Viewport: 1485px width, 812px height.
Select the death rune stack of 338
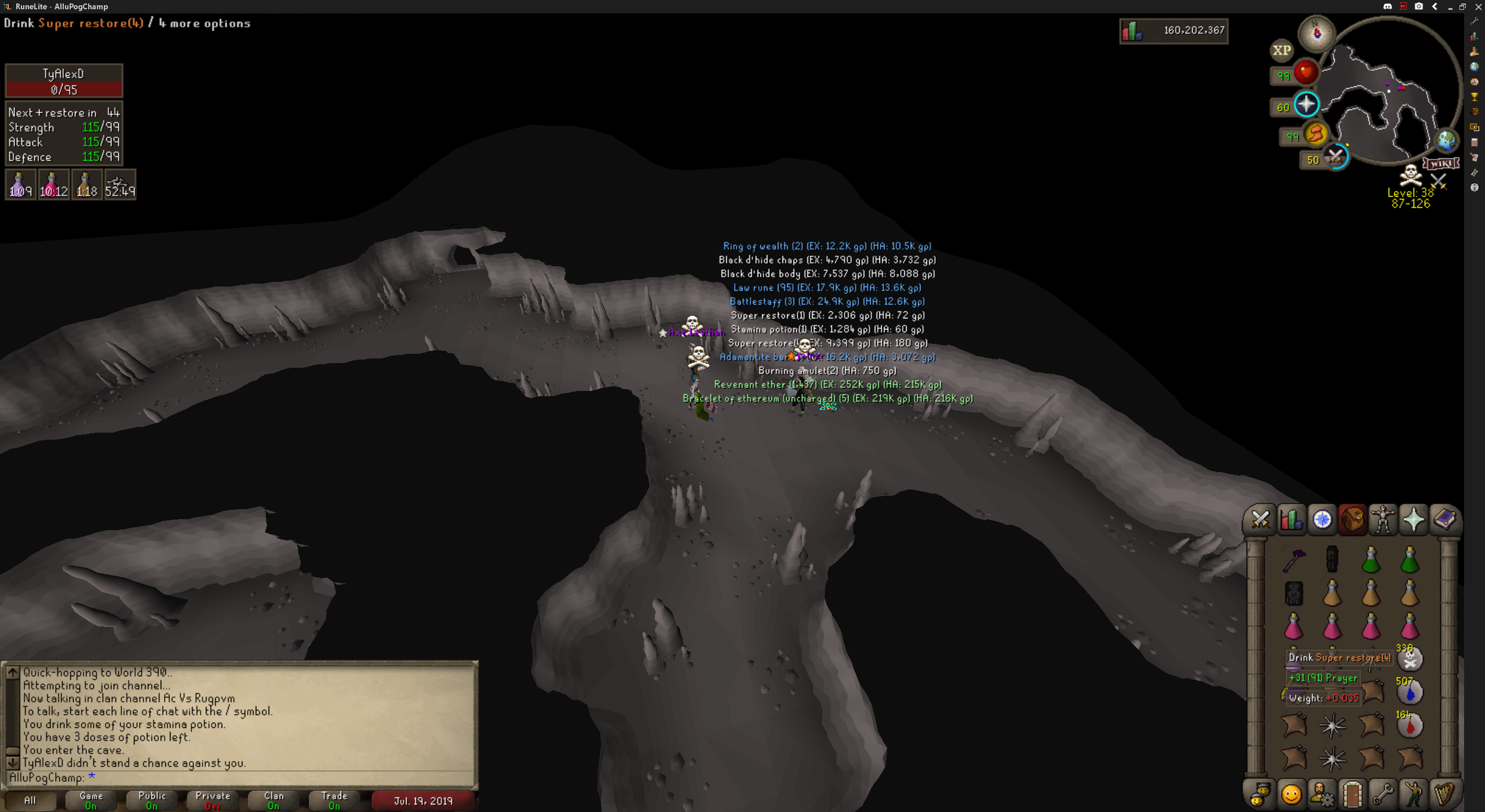coord(1410,659)
